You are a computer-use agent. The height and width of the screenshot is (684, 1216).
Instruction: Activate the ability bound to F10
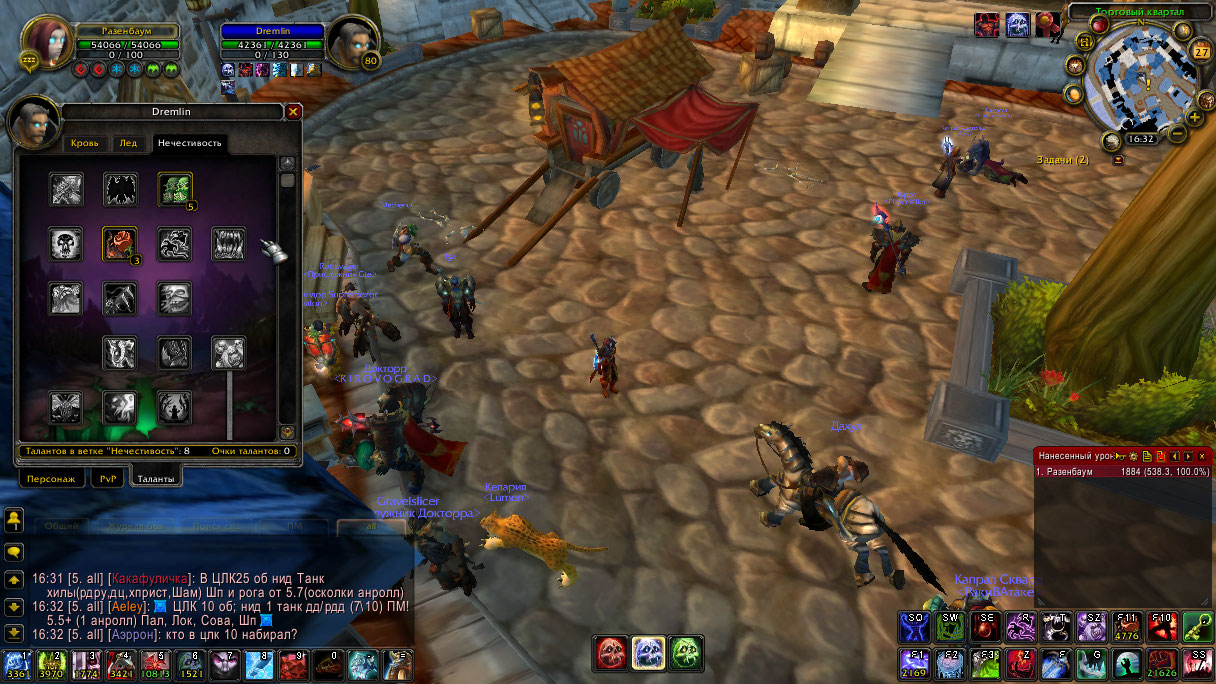pyautogui.click(x=1162, y=626)
